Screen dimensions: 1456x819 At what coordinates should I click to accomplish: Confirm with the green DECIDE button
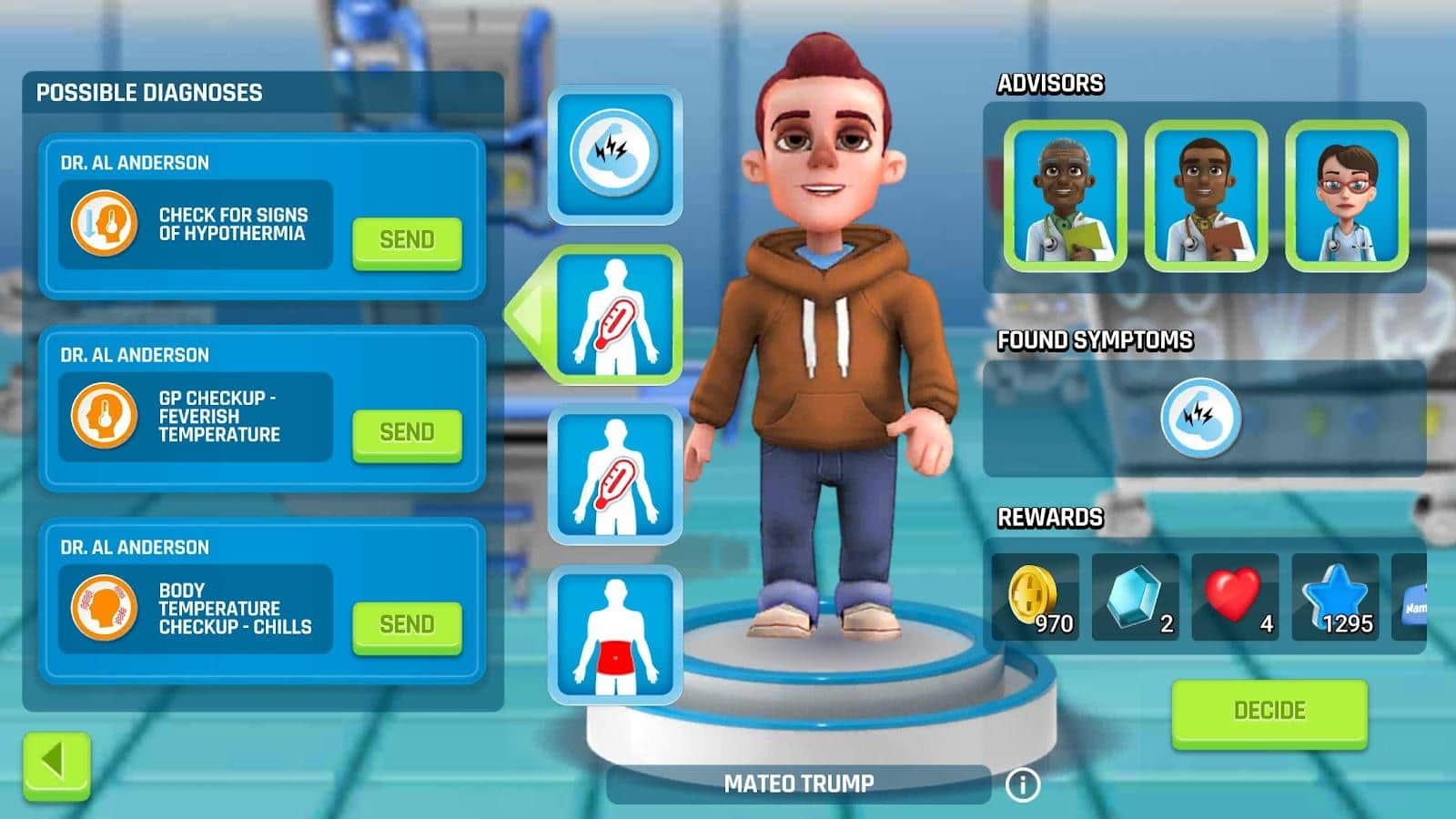tap(1269, 711)
